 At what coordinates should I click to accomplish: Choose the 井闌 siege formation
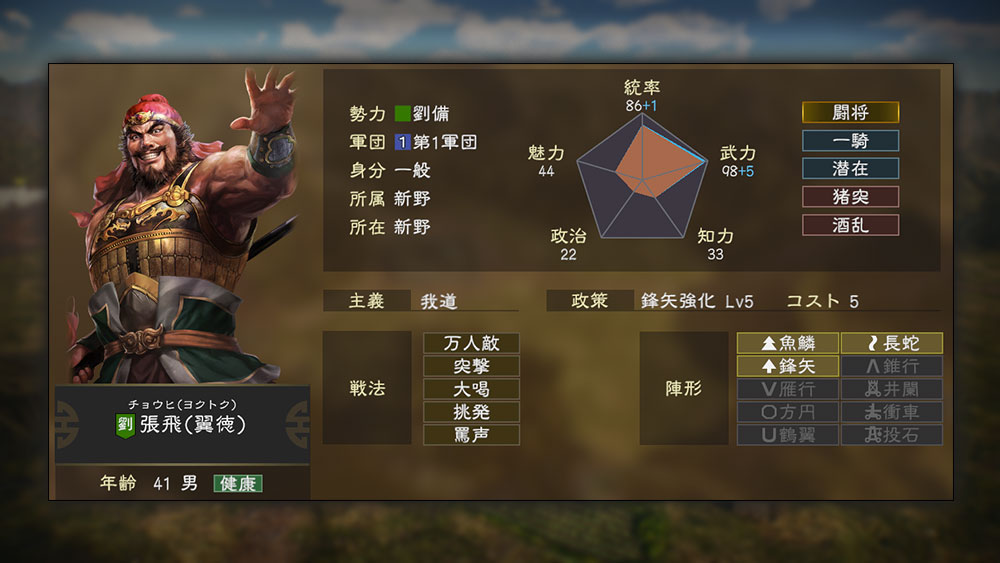tap(892, 389)
